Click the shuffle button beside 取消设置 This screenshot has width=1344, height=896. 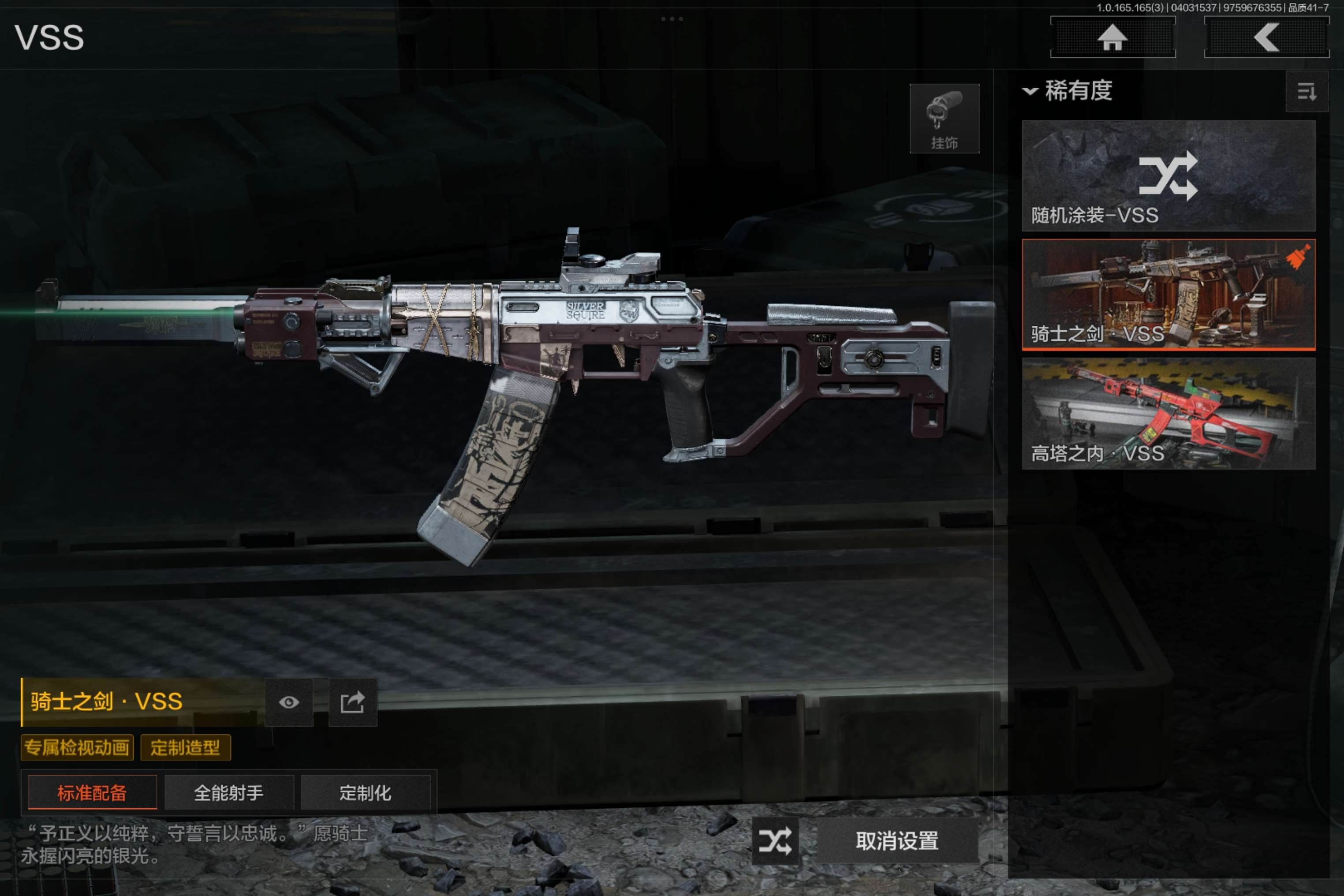(775, 840)
